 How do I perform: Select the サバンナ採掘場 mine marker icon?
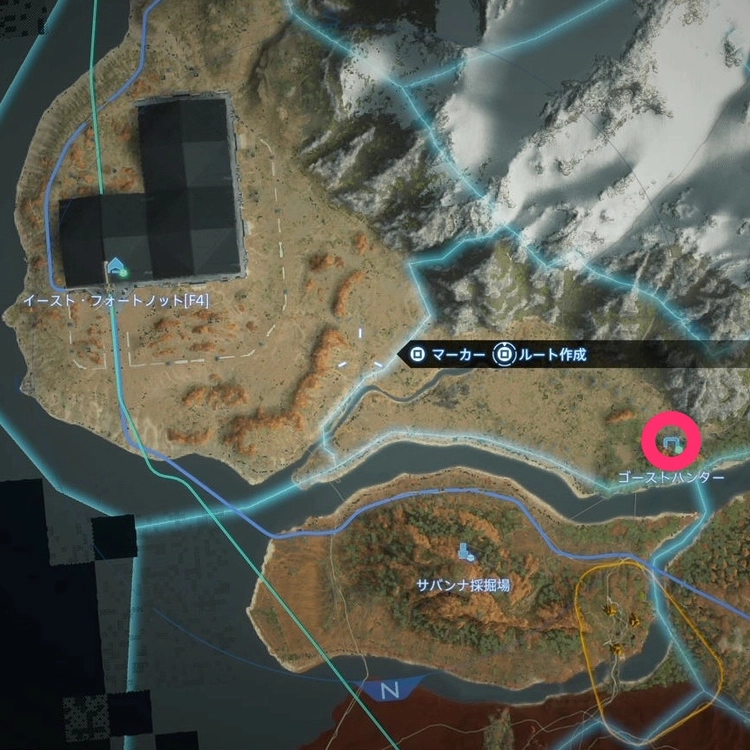[x=465, y=550]
